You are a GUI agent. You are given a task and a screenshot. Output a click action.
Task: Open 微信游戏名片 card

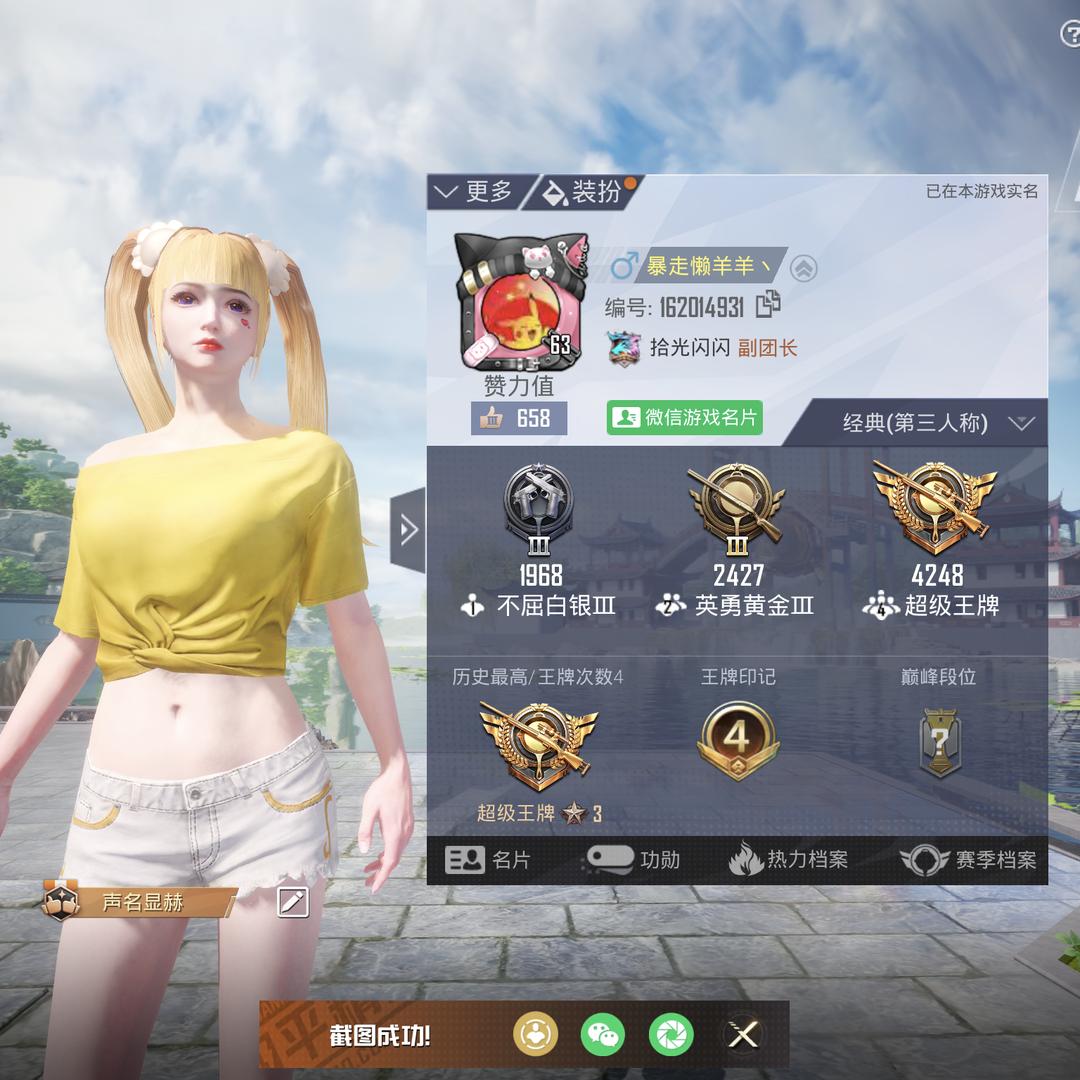(x=685, y=418)
